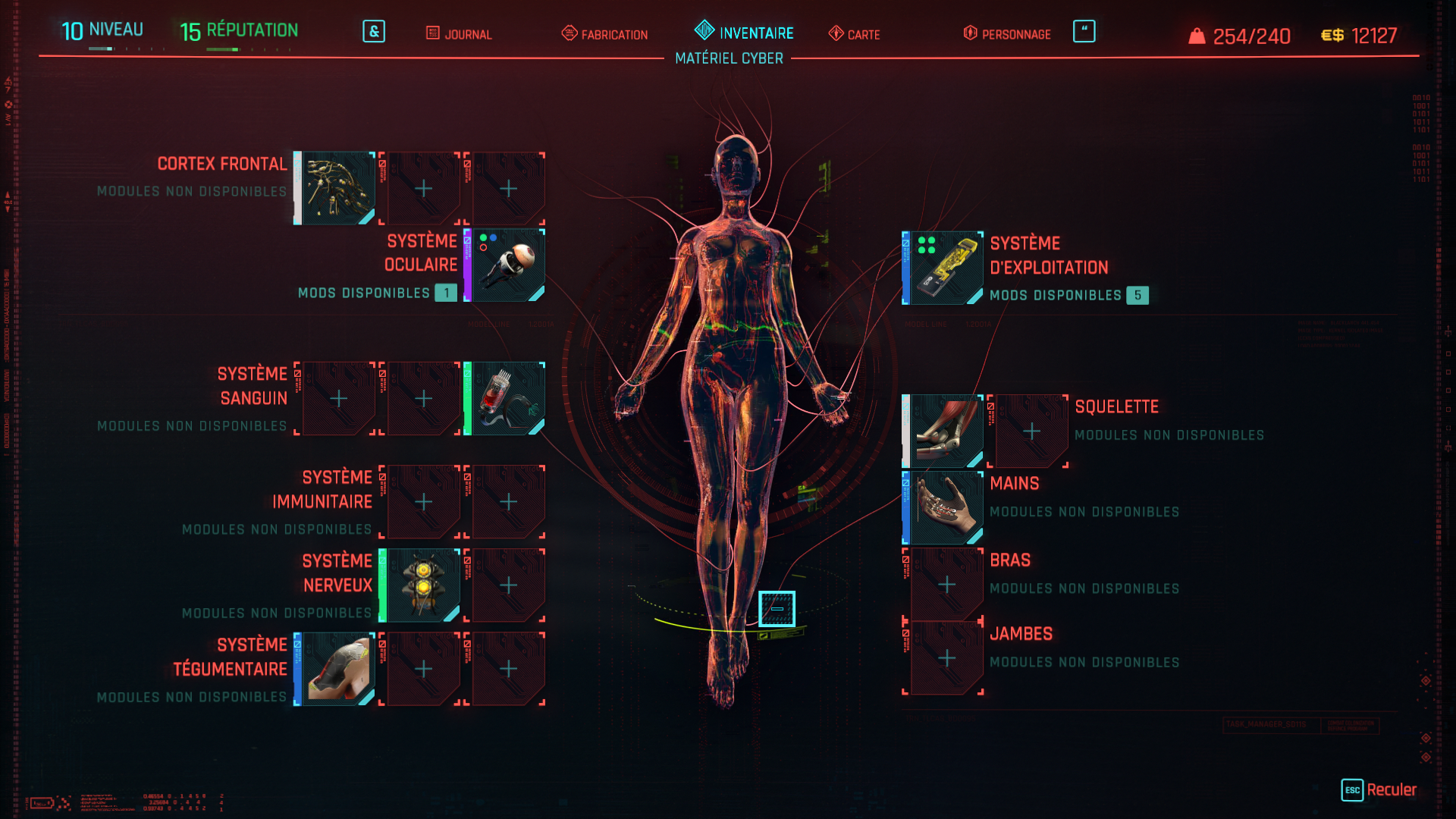
Task: Click the Inventaire diamond icon
Action: pyautogui.click(x=705, y=32)
